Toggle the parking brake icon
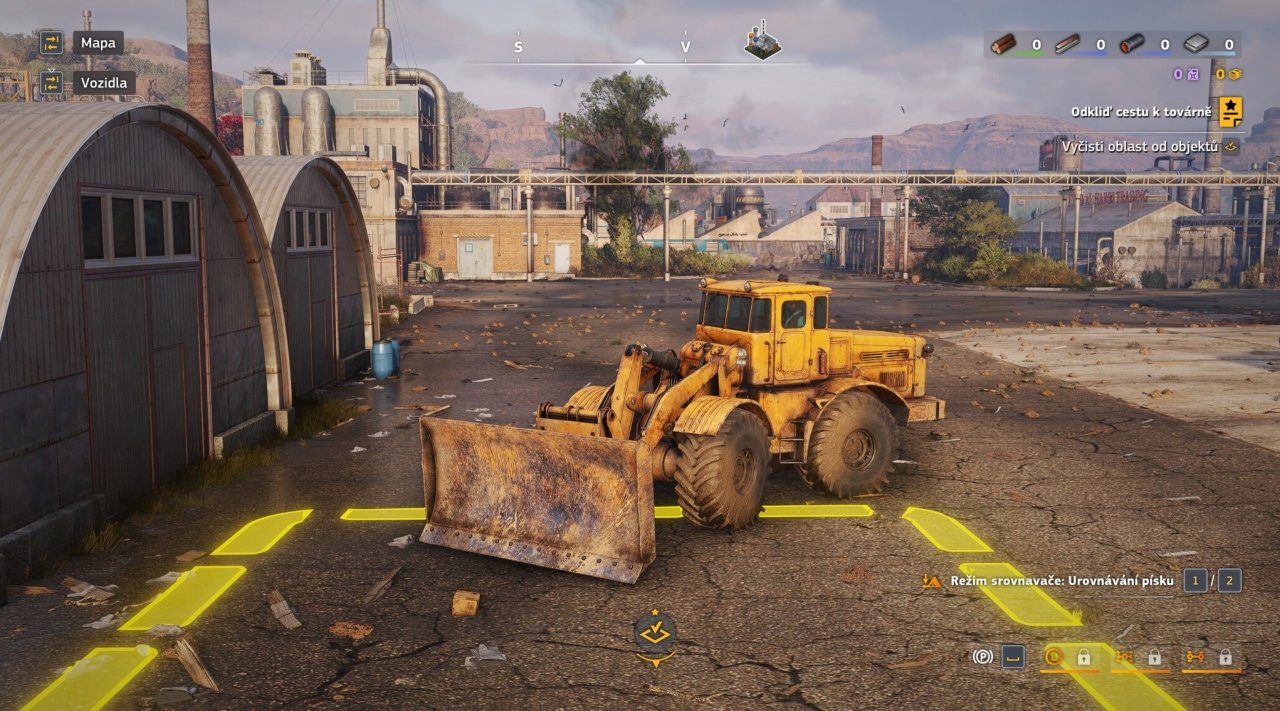 click(982, 657)
